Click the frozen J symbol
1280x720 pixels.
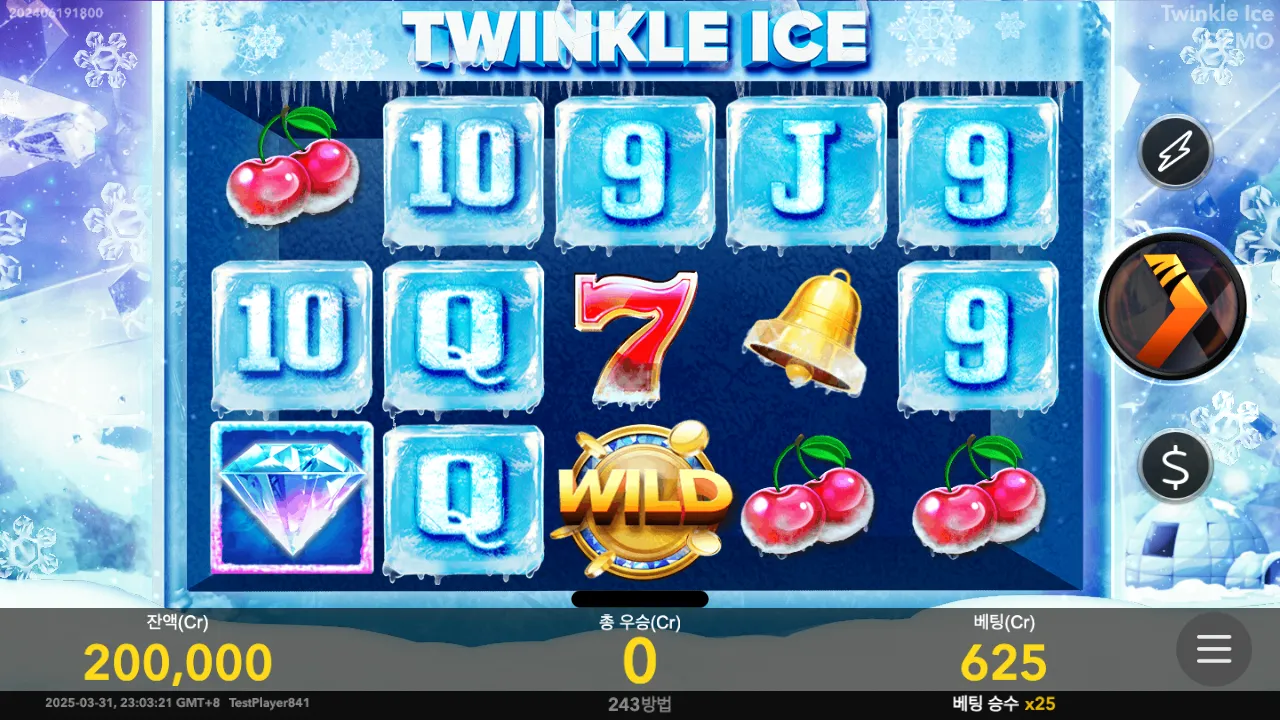tap(808, 170)
